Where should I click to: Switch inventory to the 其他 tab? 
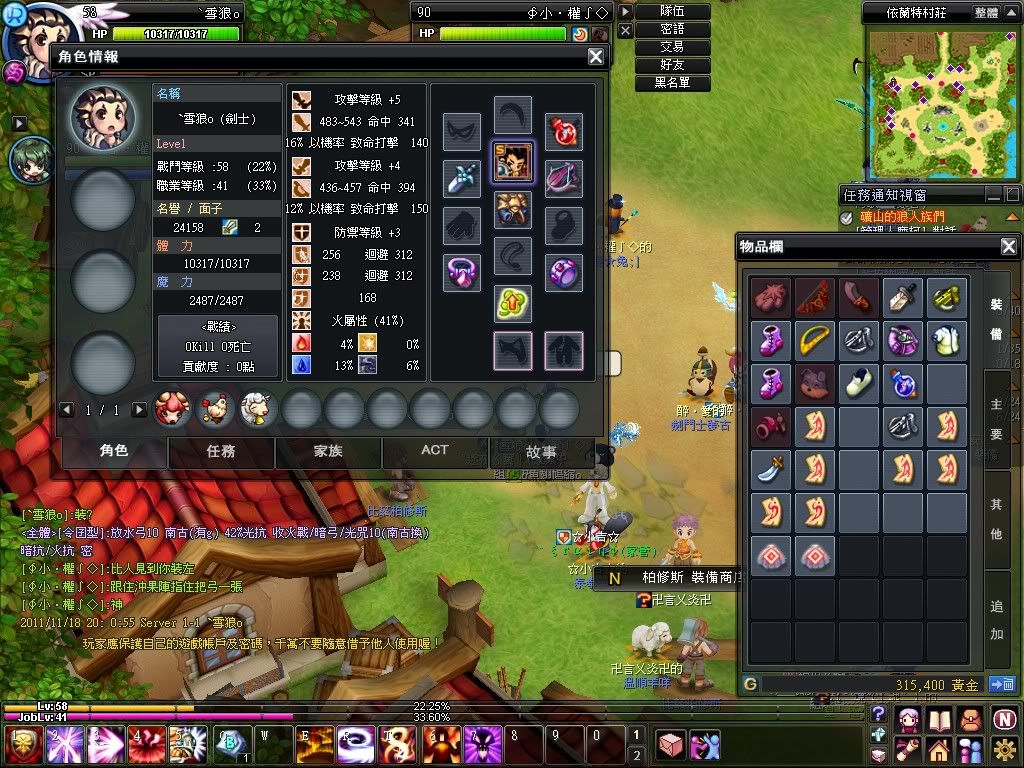tap(997, 518)
